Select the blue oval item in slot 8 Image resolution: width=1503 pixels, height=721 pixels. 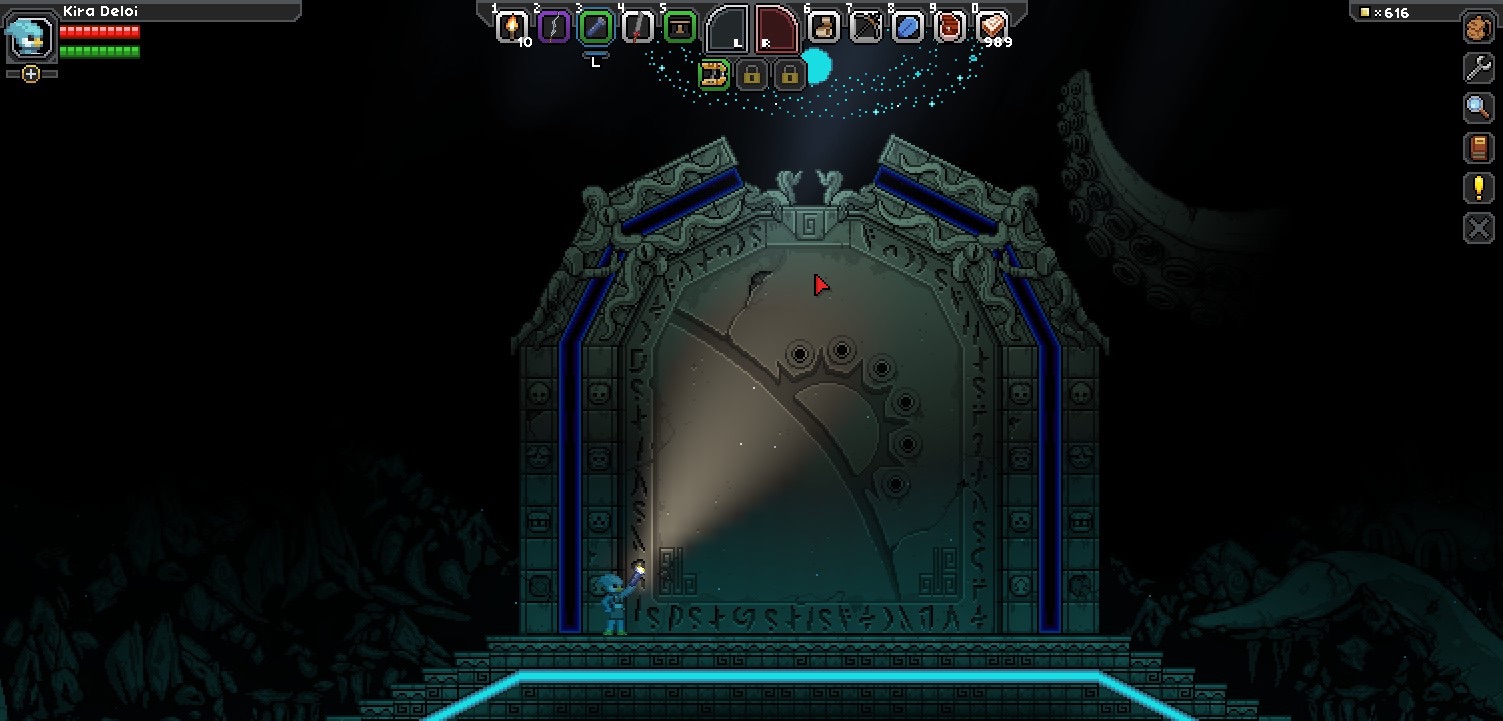pyautogui.click(x=908, y=26)
